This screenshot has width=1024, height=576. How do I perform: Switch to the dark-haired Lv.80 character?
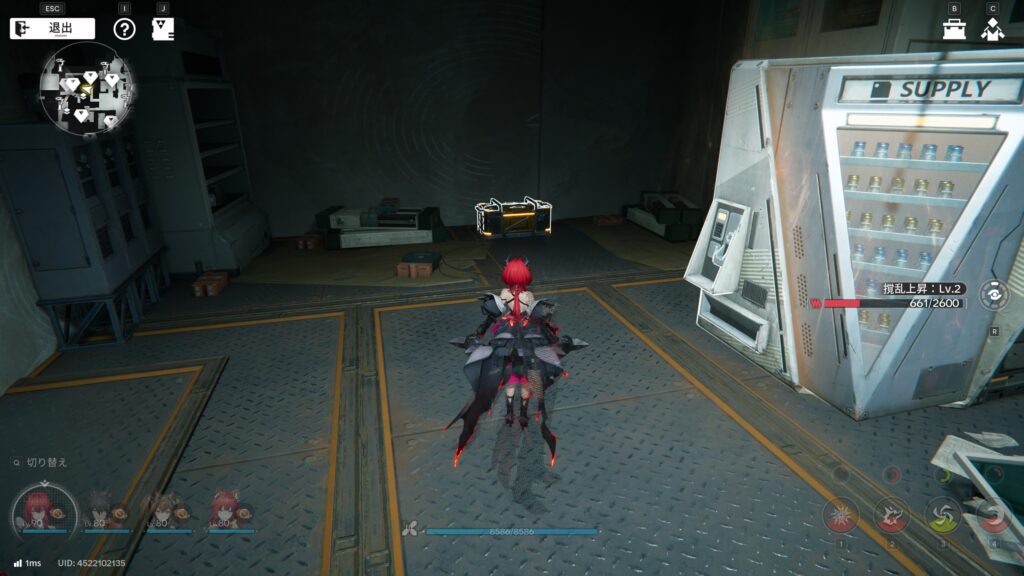pos(103,510)
